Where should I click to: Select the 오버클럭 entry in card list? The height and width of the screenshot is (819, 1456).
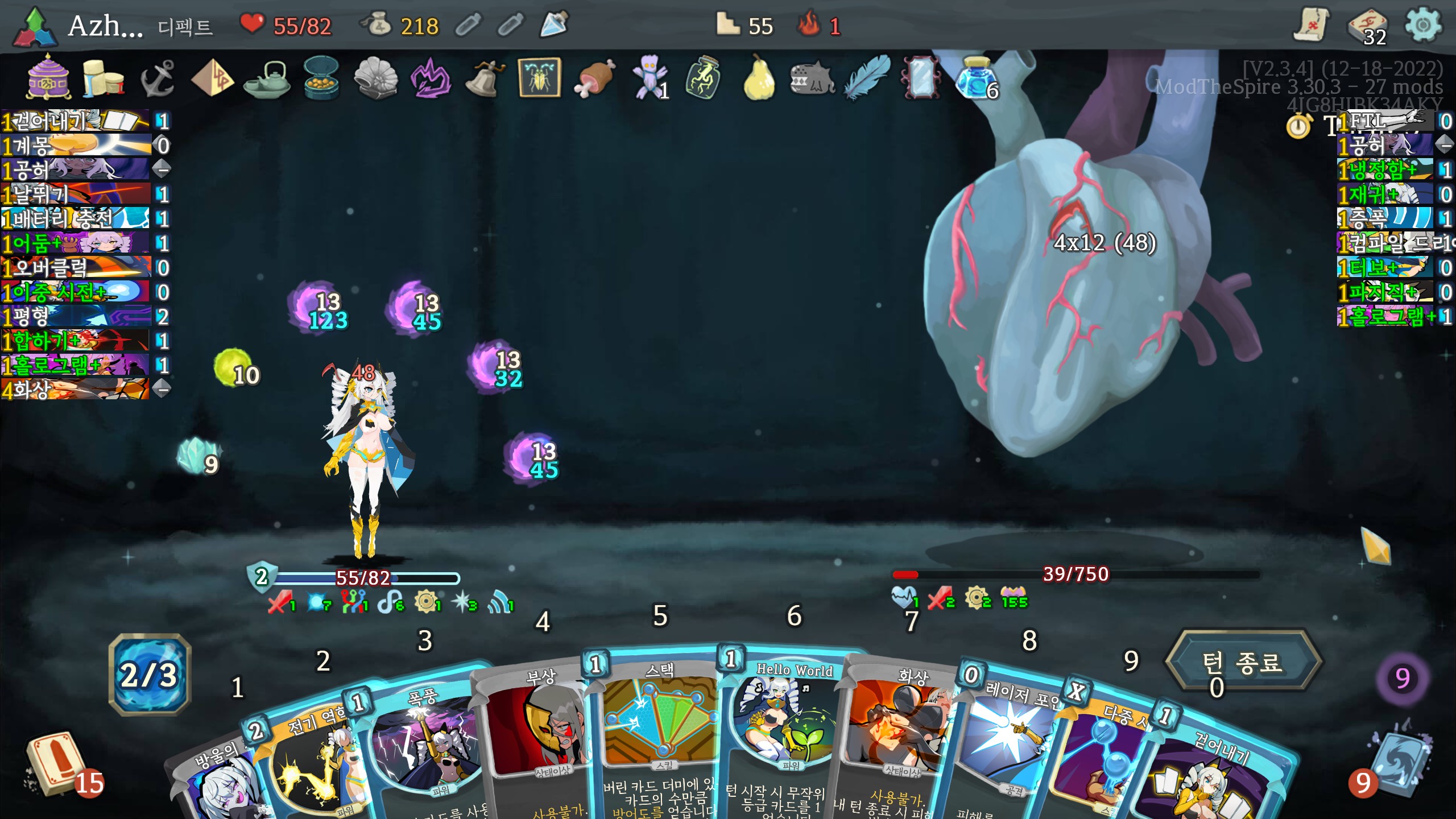[x=77, y=267]
